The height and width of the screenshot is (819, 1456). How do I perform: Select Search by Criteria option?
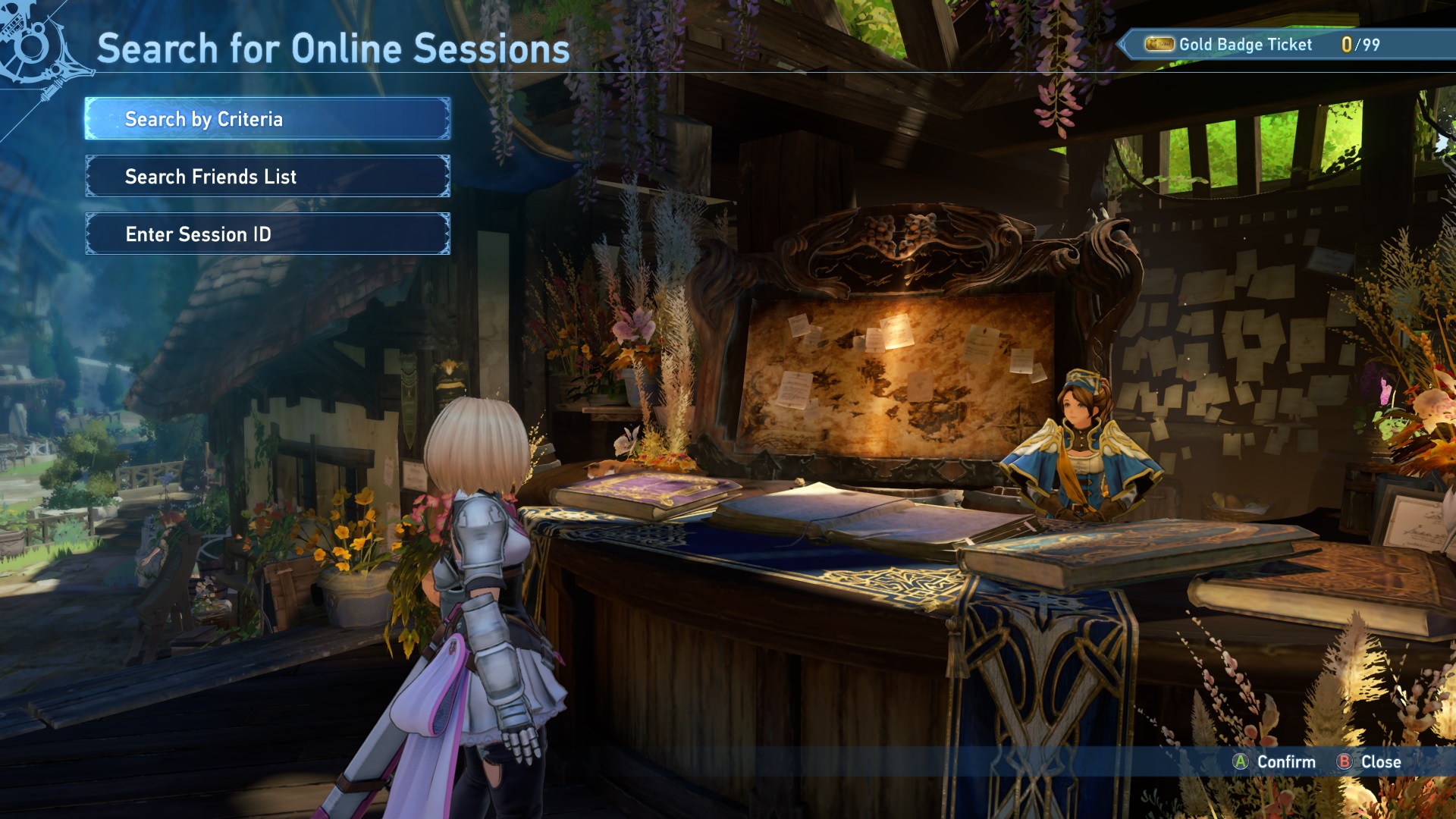point(267,119)
